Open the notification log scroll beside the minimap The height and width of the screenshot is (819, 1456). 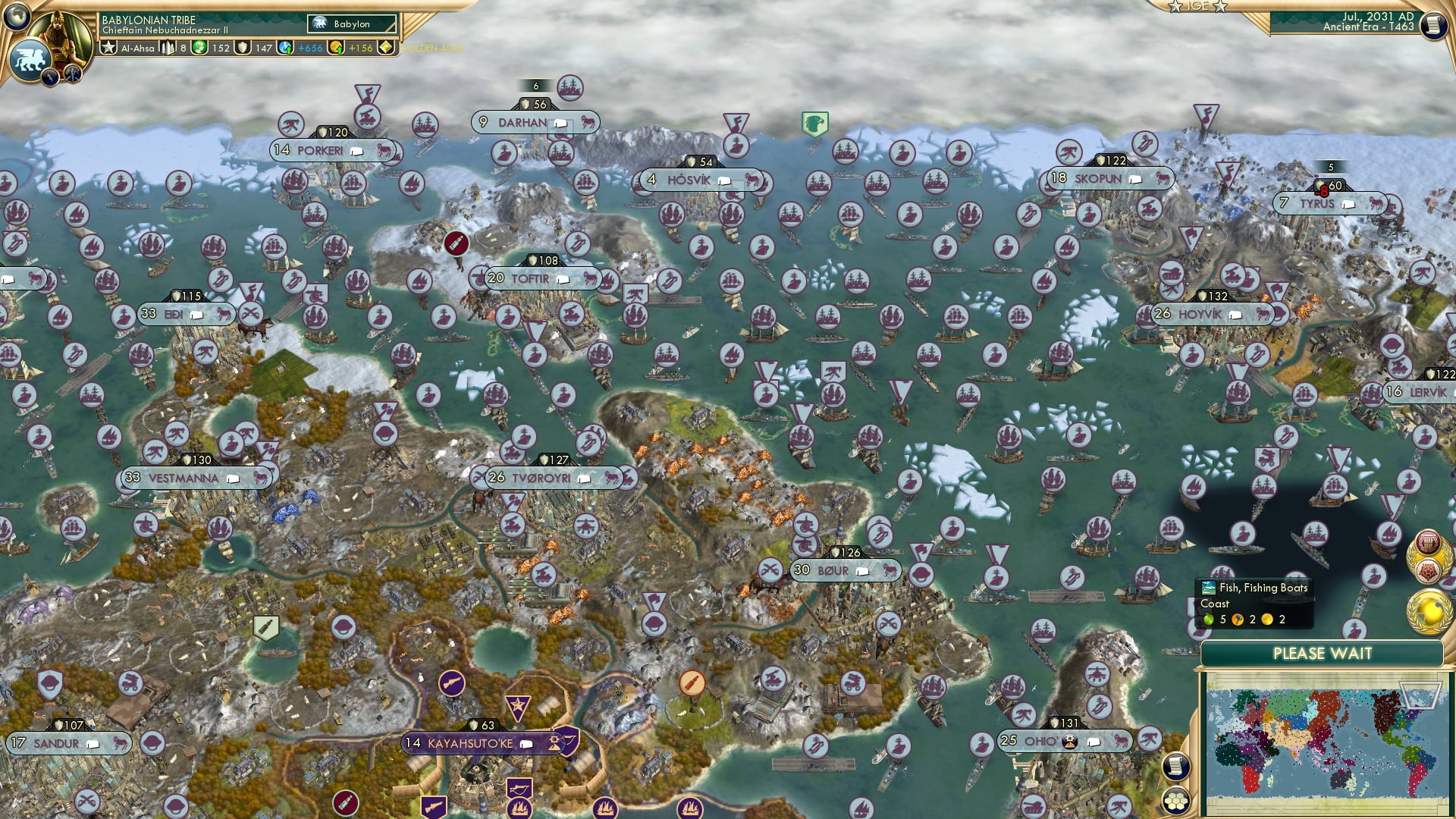pyautogui.click(x=1176, y=764)
